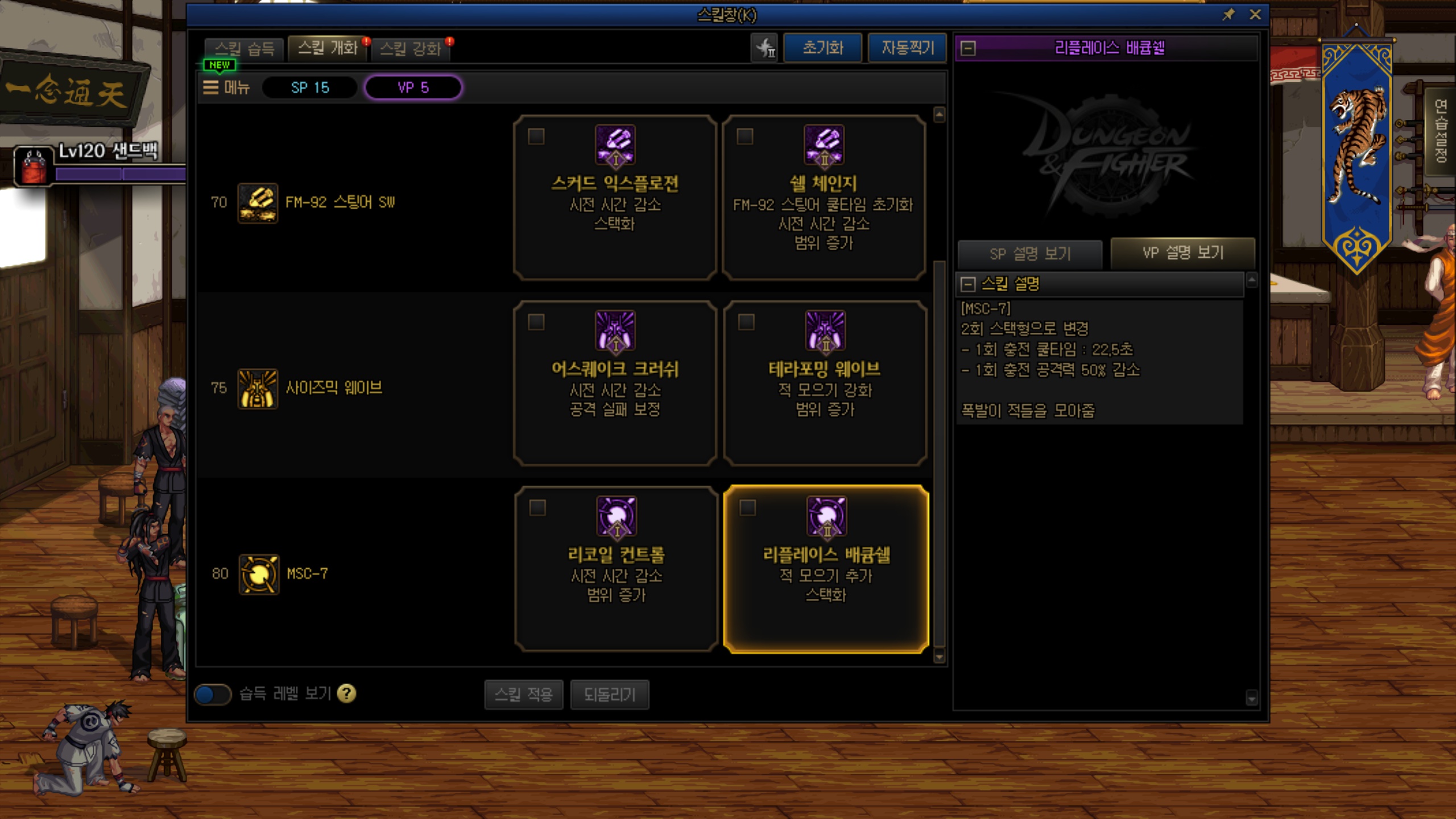Open the 메뉴 hamburger menu

tap(226, 88)
